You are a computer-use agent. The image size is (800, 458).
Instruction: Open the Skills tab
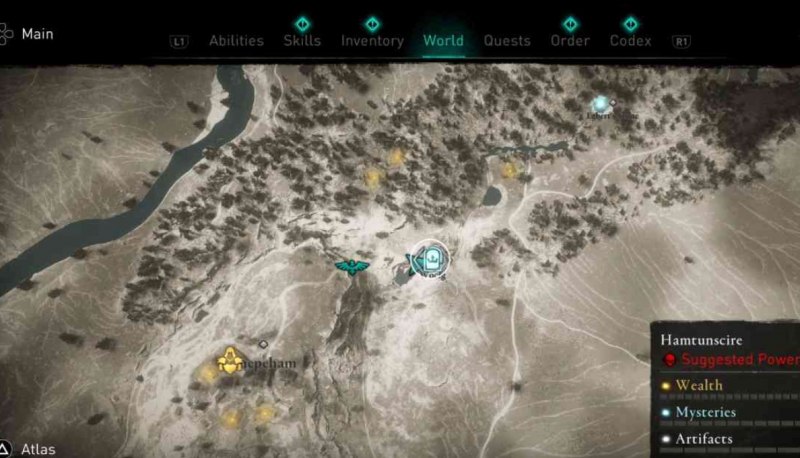(302, 41)
